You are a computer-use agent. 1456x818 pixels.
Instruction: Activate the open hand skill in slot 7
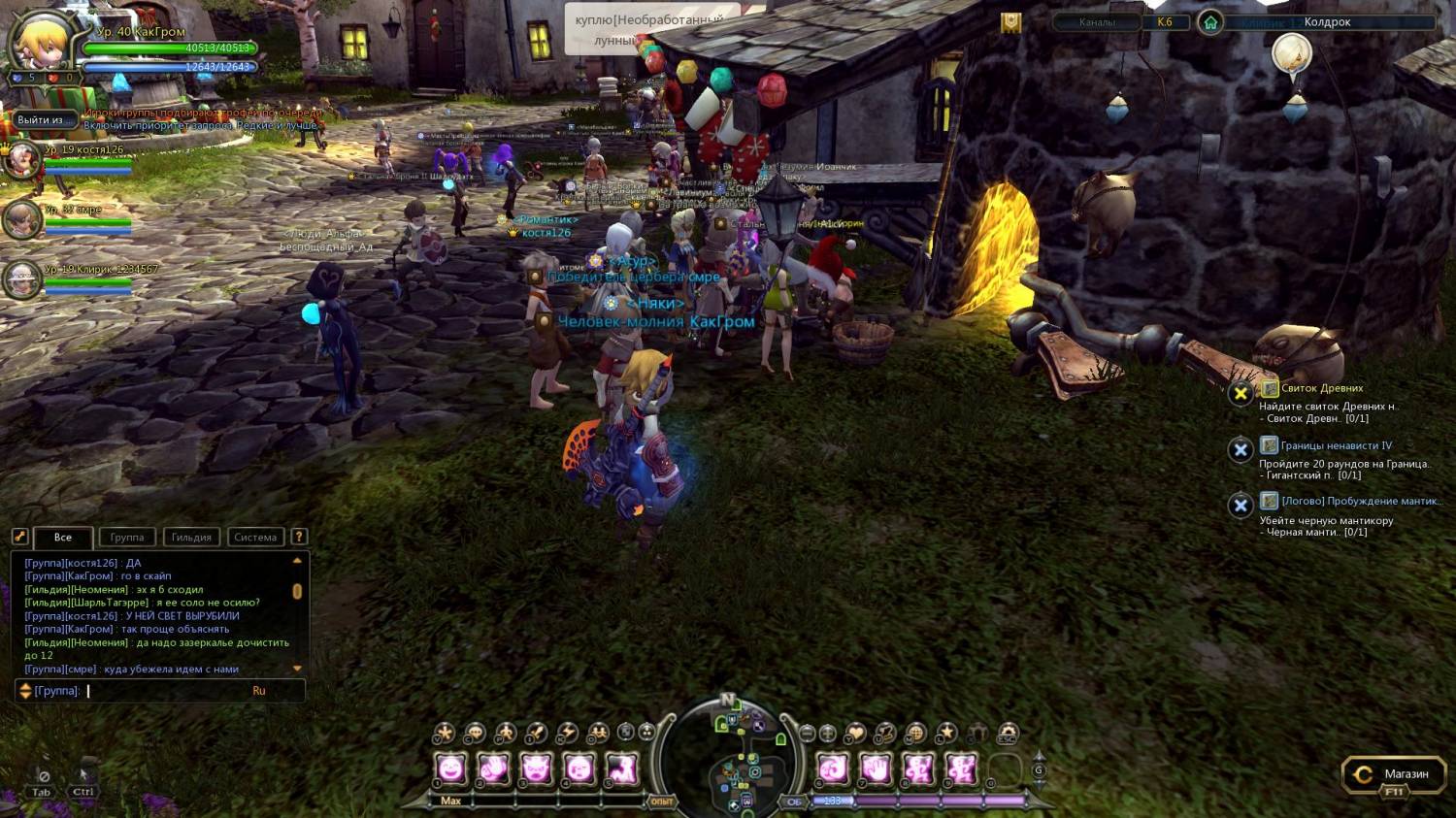coord(875,769)
